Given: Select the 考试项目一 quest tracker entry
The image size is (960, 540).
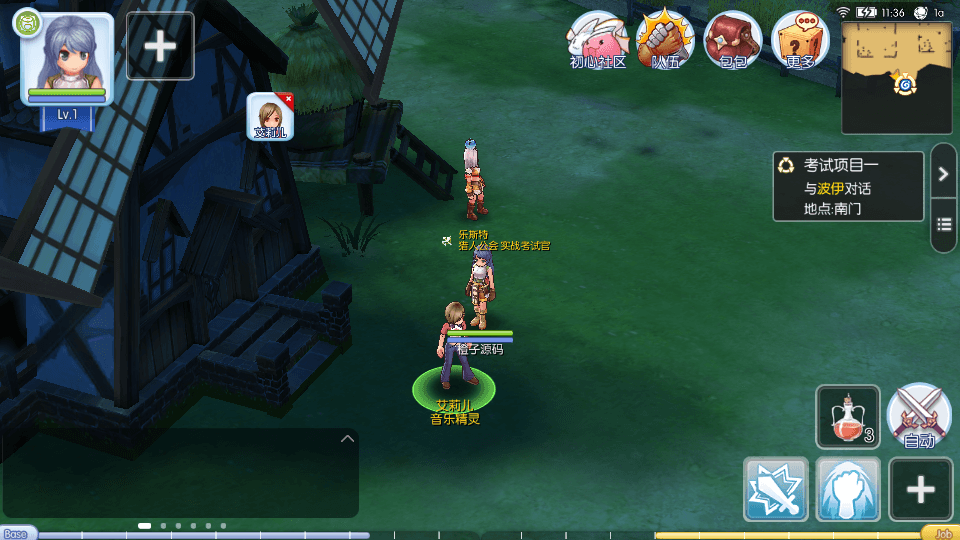Looking at the screenshot, I should point(848,187).
